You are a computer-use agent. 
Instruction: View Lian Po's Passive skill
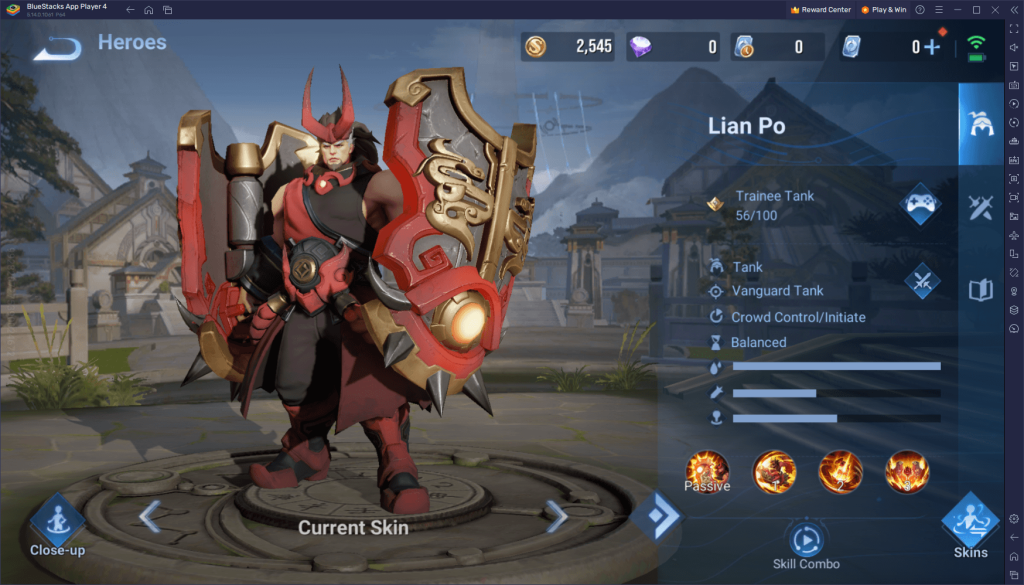point(707,471)
